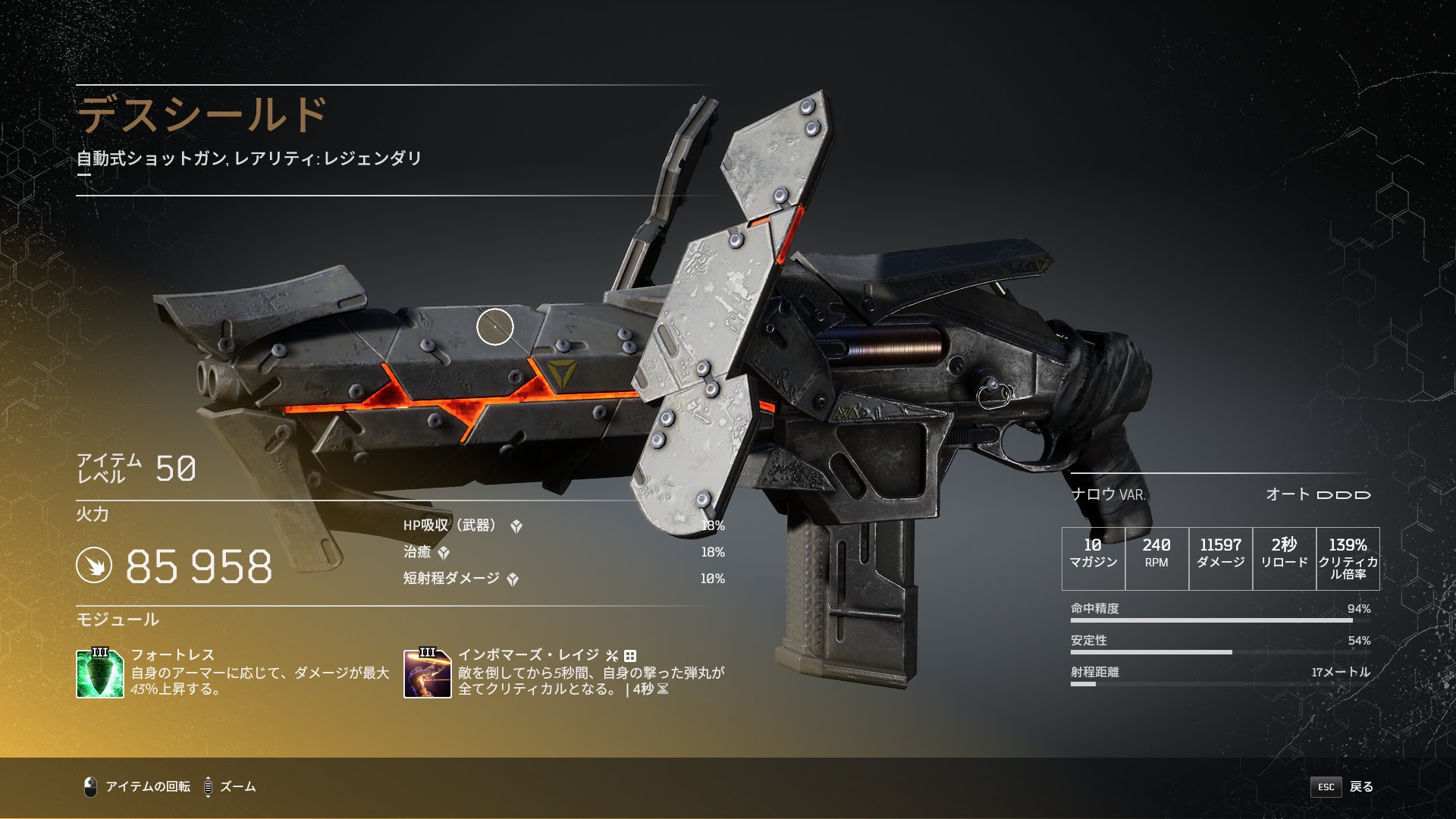Click the scroll-wheel ズーム control icon

pos(206,786)
